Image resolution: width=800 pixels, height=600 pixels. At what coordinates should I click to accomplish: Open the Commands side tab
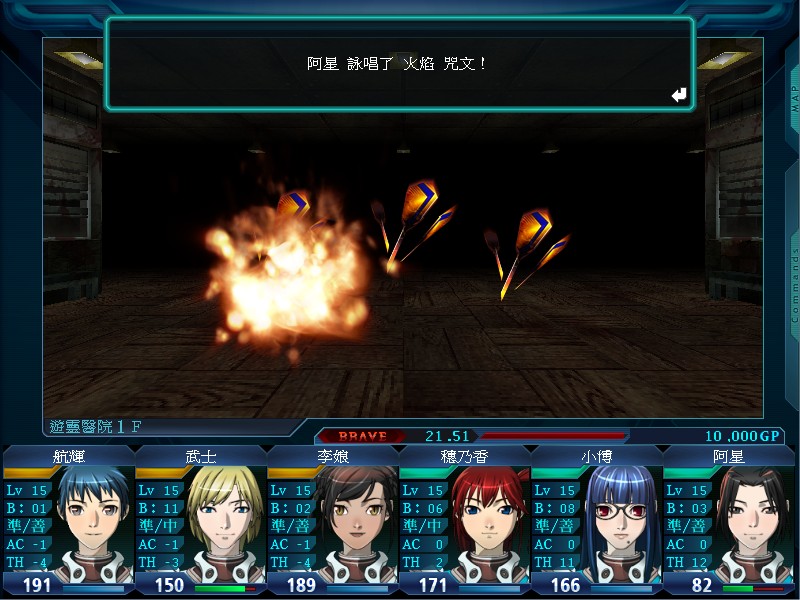[795, 285]
